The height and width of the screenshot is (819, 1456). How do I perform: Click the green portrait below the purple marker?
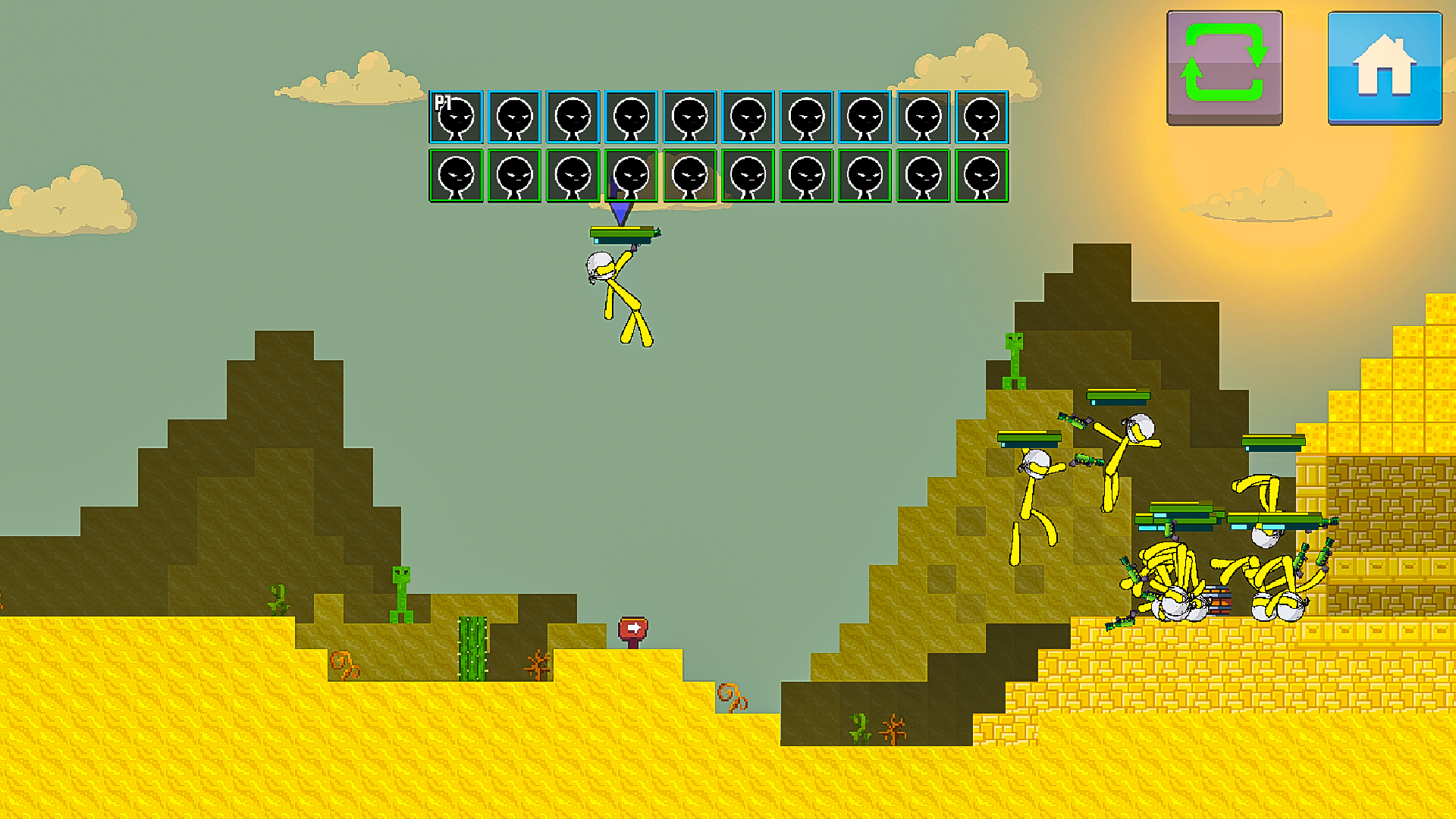629,177
